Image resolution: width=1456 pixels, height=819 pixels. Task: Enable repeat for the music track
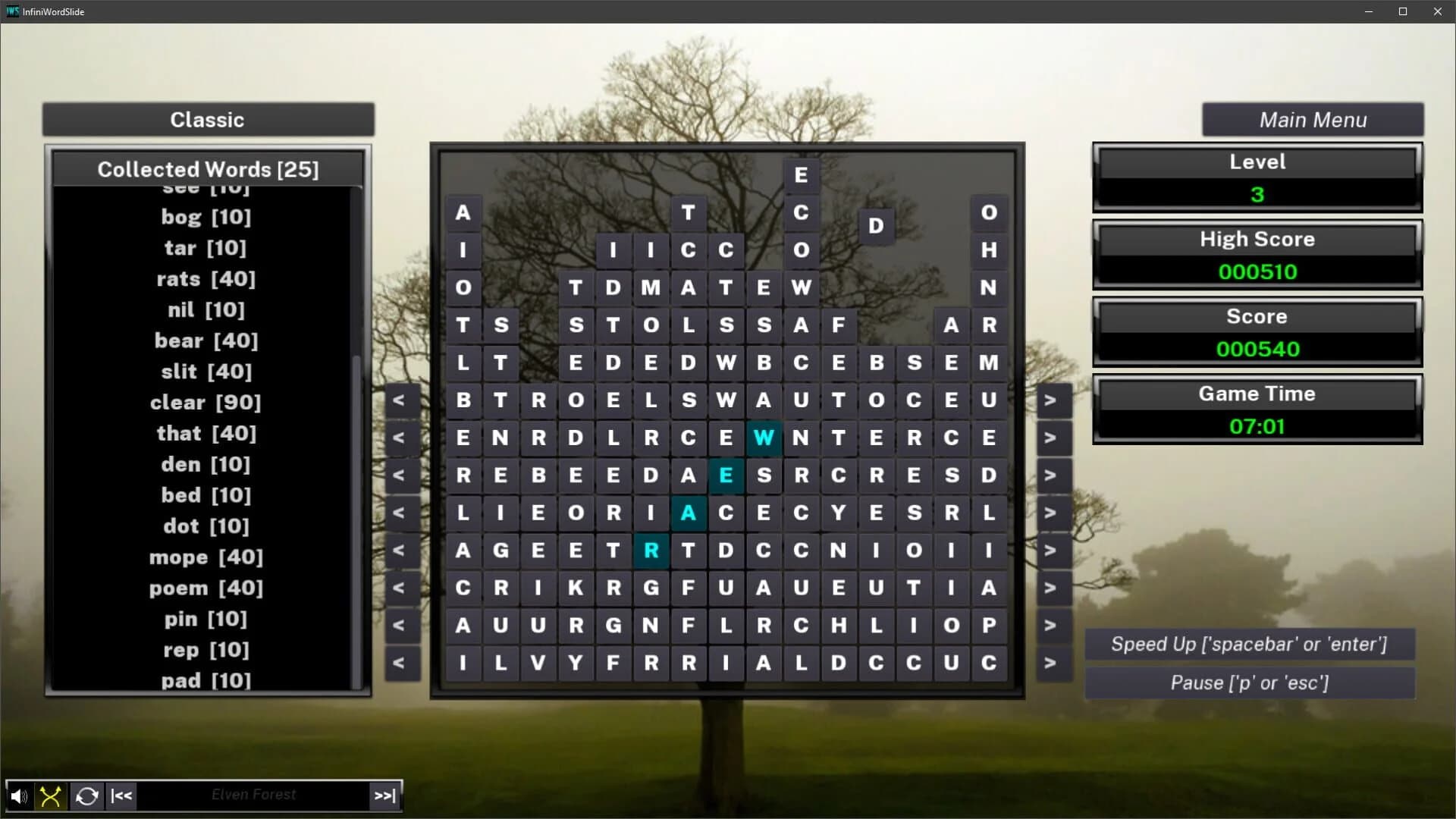coord(86,795)
